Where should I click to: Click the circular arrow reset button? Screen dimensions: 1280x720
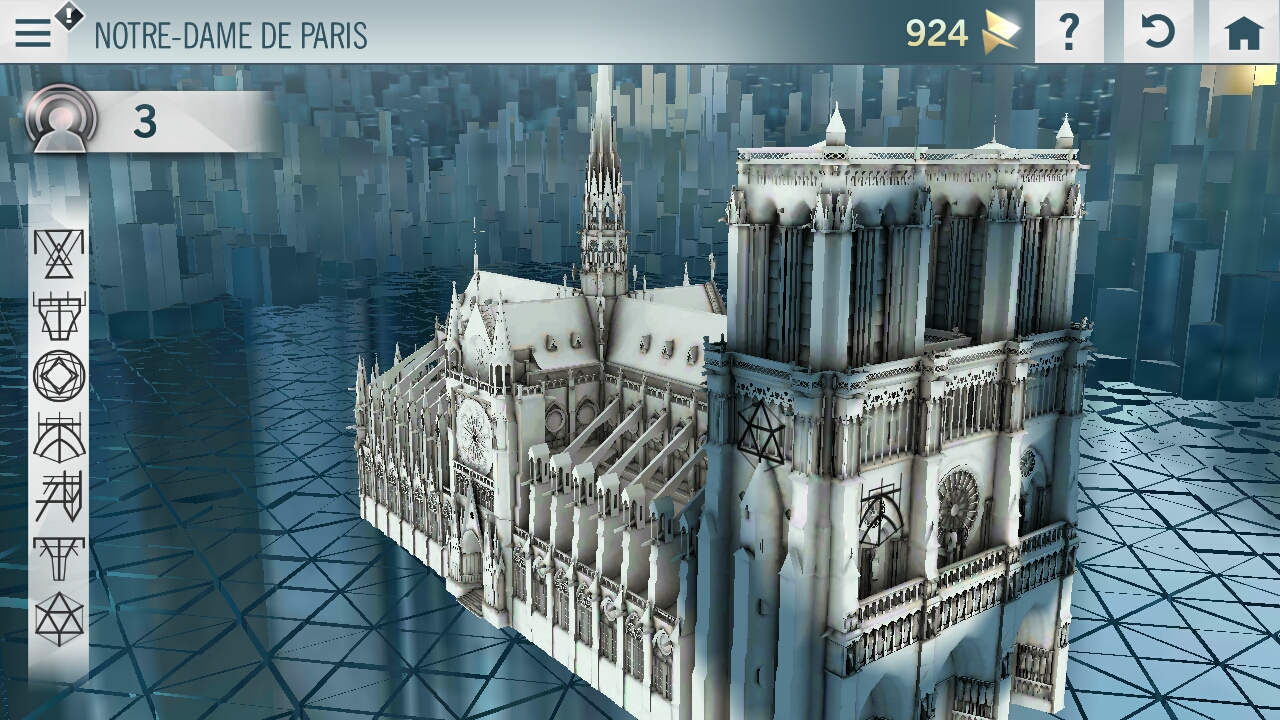pos(1157,33)
